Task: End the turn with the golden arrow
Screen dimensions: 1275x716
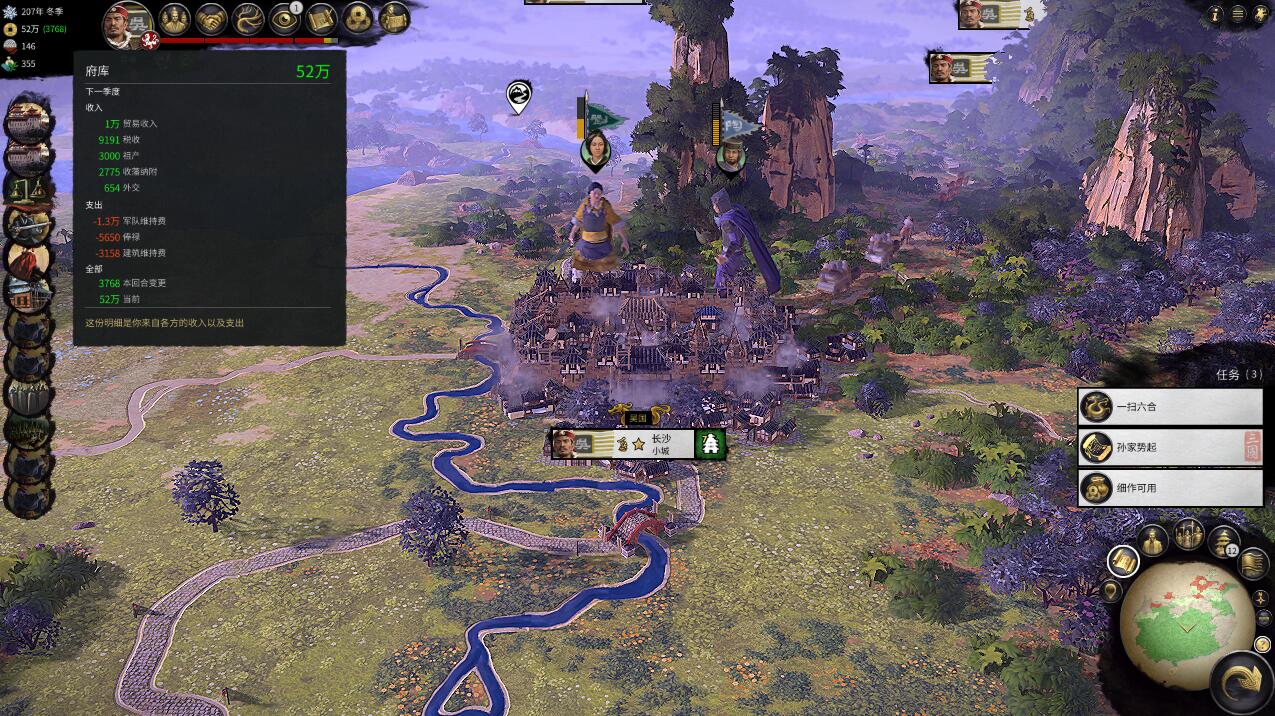Action: 1243,682
